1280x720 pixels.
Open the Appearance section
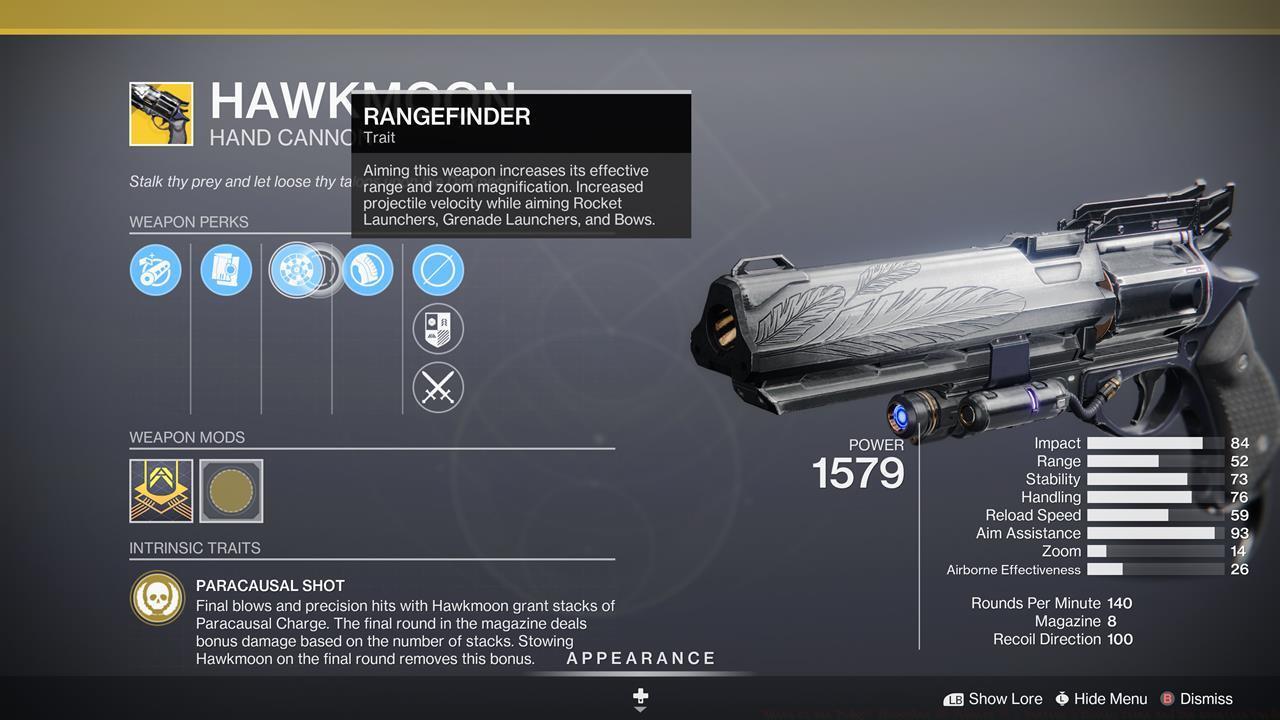click(641, 658)
